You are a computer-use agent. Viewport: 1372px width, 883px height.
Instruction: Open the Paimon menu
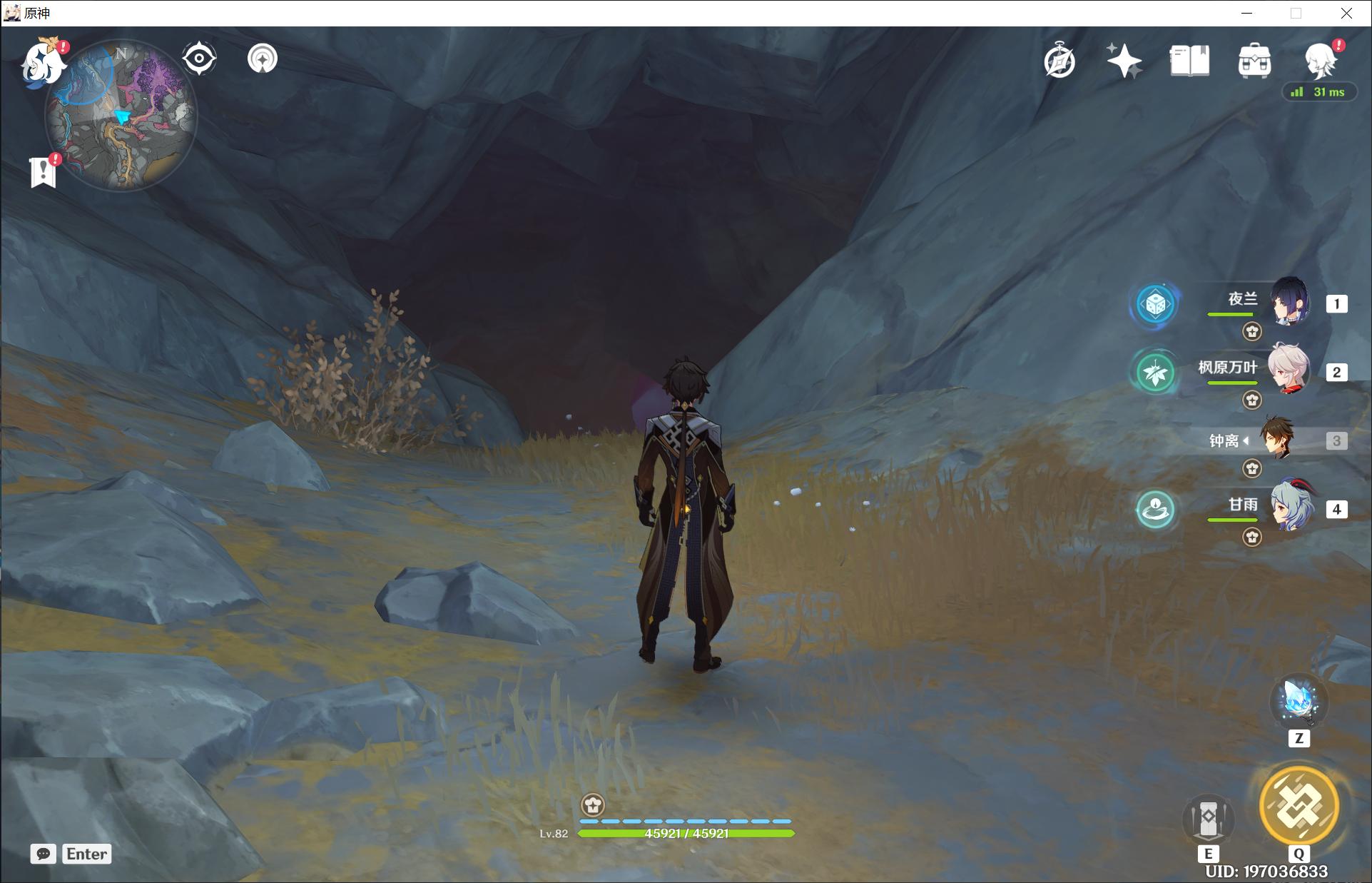(41, 63)
